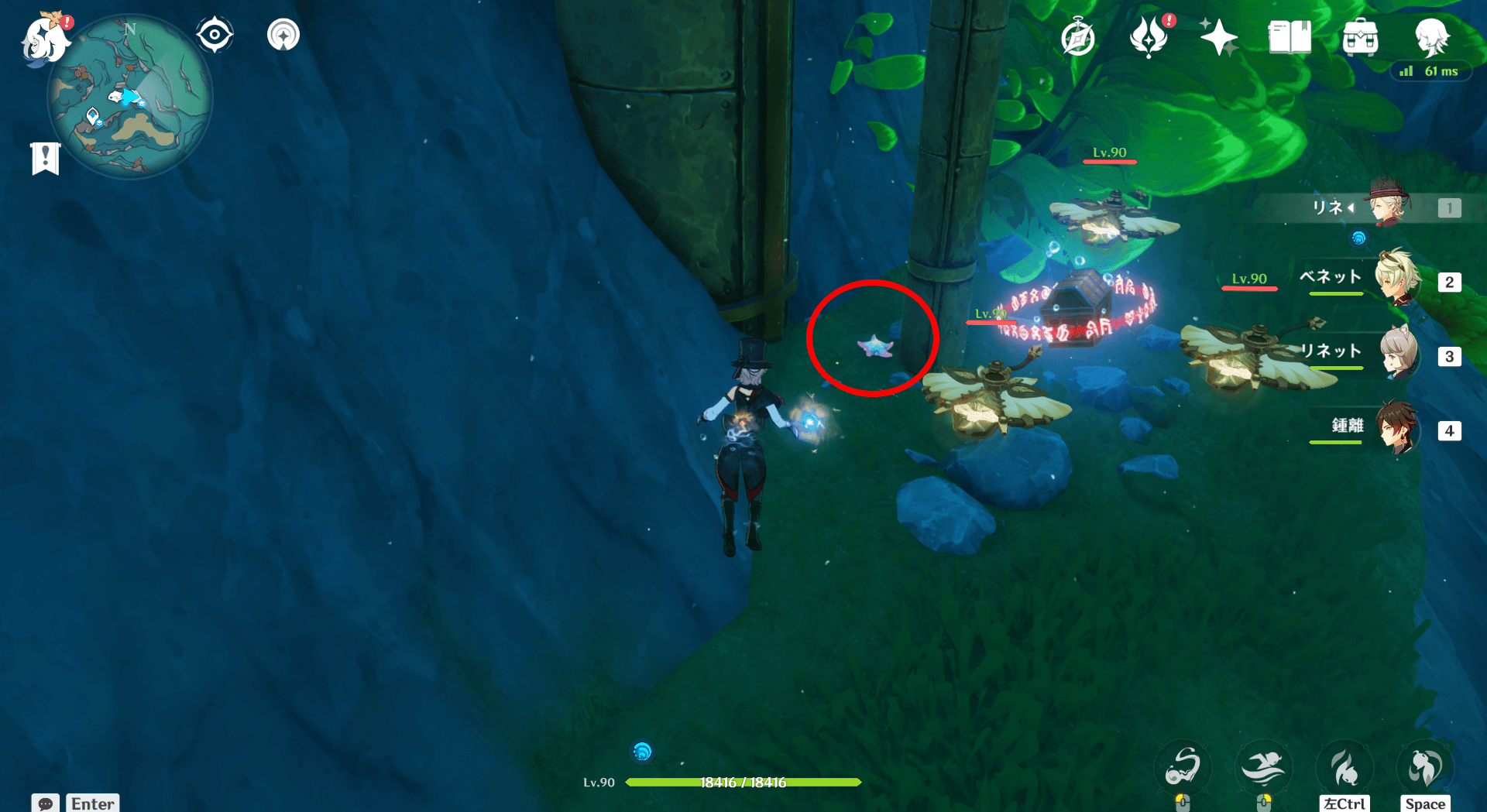
Task: Trigger the quest exclamation banner icon
Action: [45, 158]
